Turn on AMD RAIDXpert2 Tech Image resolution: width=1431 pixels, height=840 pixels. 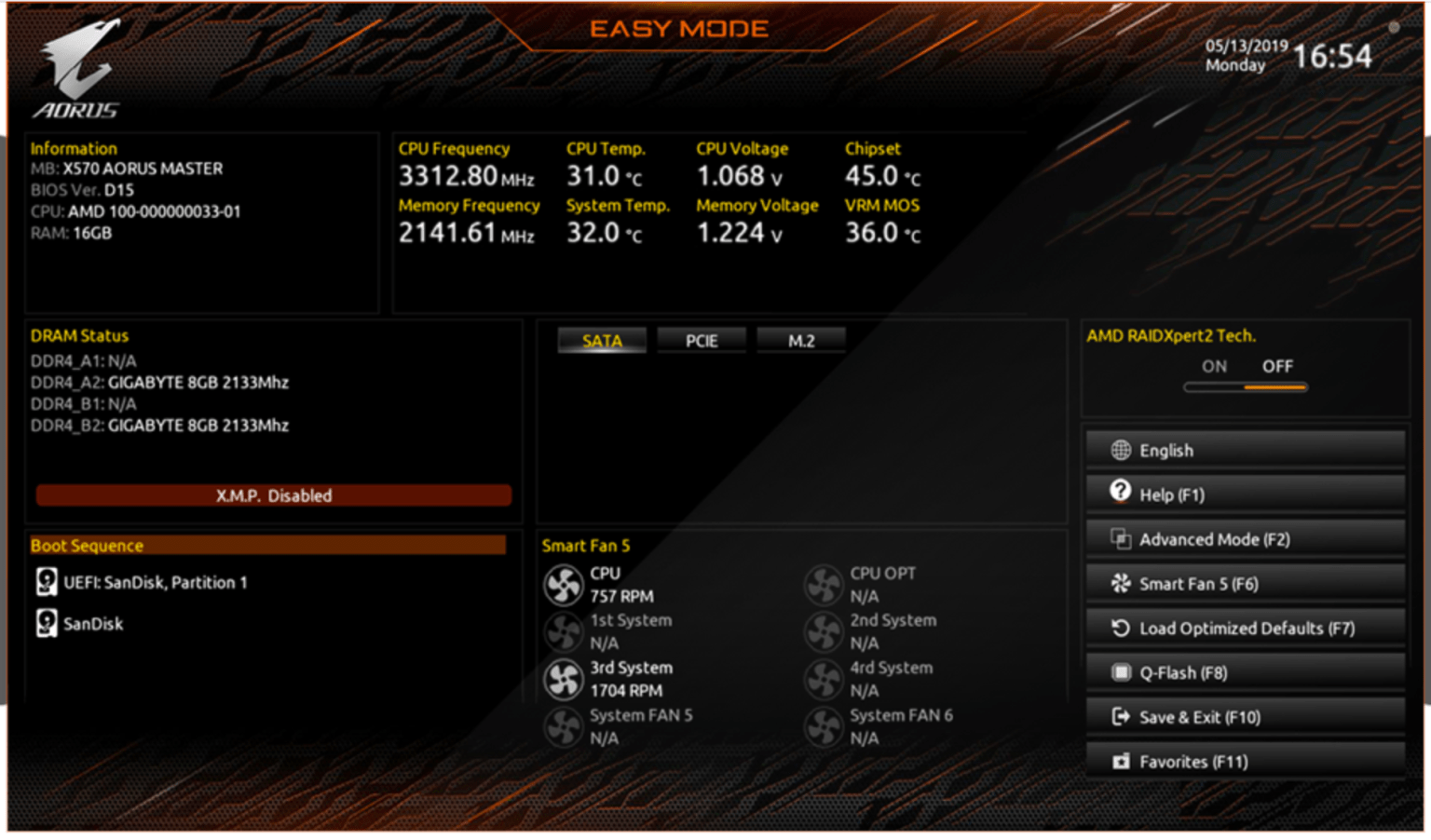click(x=1214, y=367)
